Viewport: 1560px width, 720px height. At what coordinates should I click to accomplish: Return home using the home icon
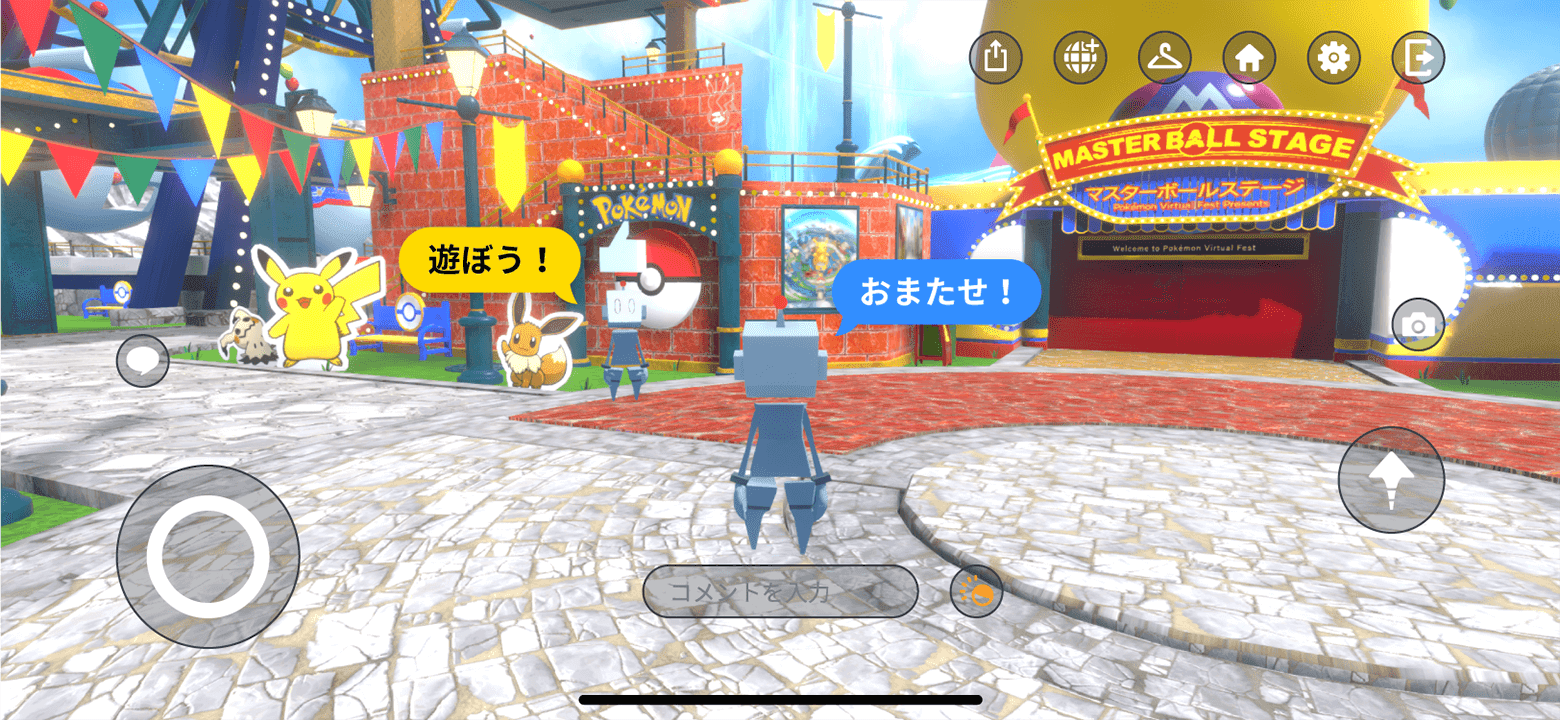point(1248,57)
